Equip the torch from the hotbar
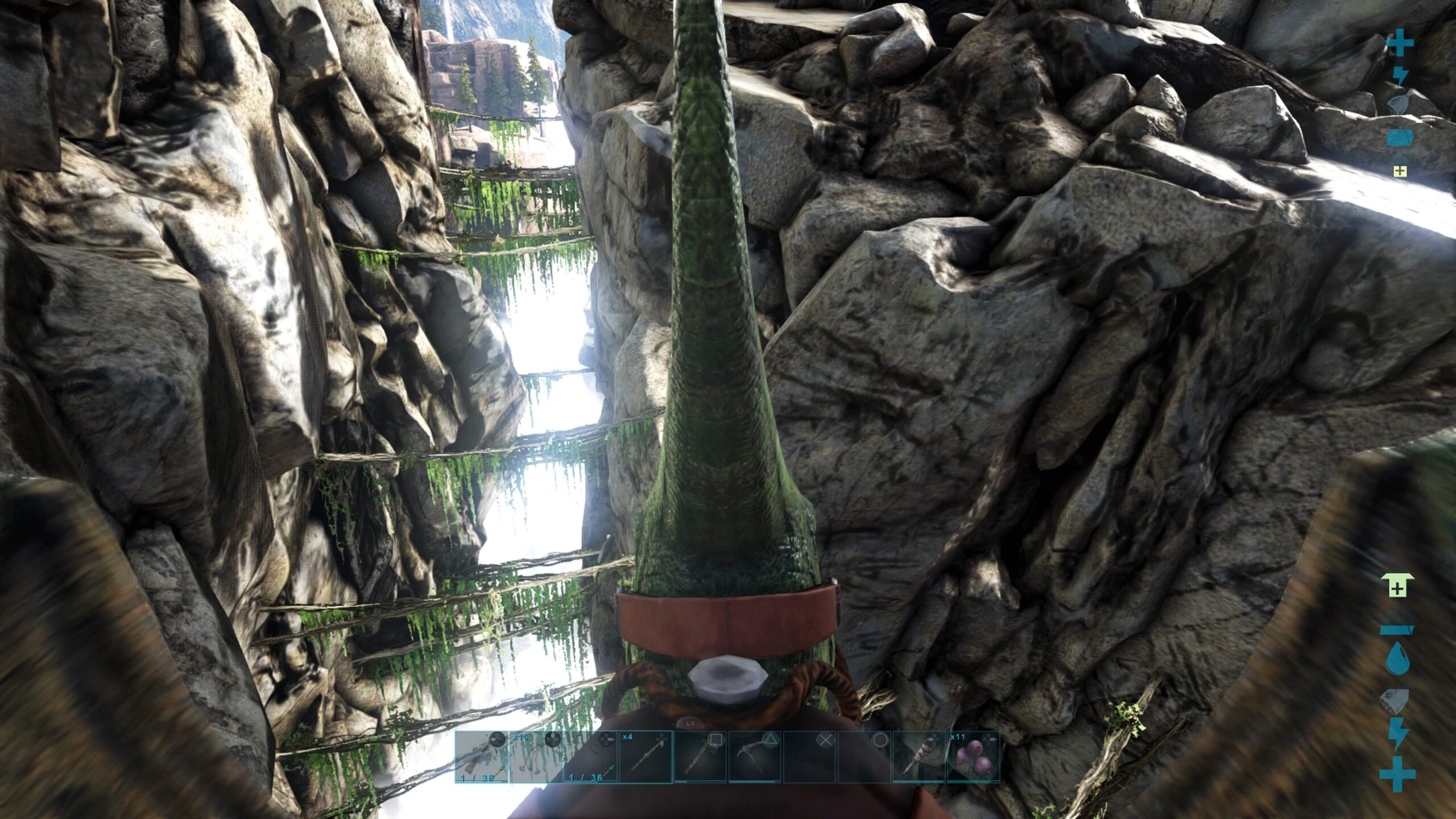This screenshot has width=1456, height=819. tap(919, 757)
